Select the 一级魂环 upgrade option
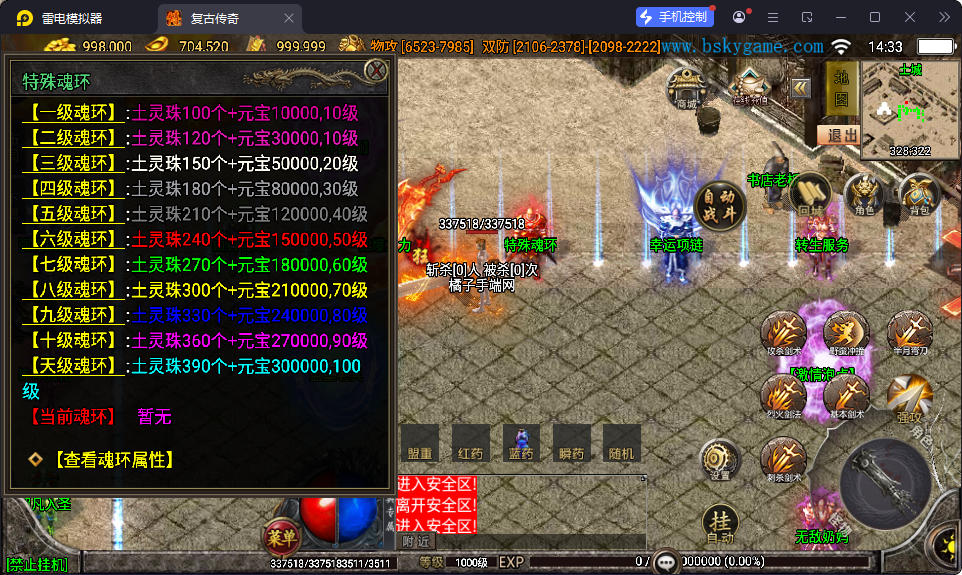 tap(74, 112)
